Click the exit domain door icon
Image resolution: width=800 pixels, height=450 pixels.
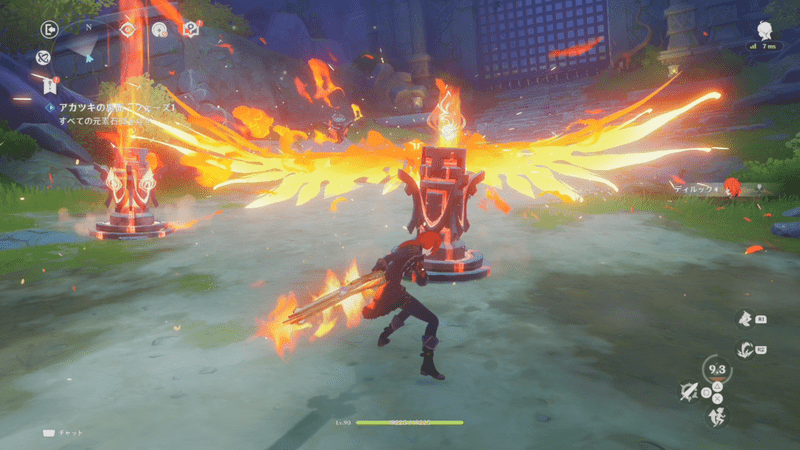tap(49, 30)
